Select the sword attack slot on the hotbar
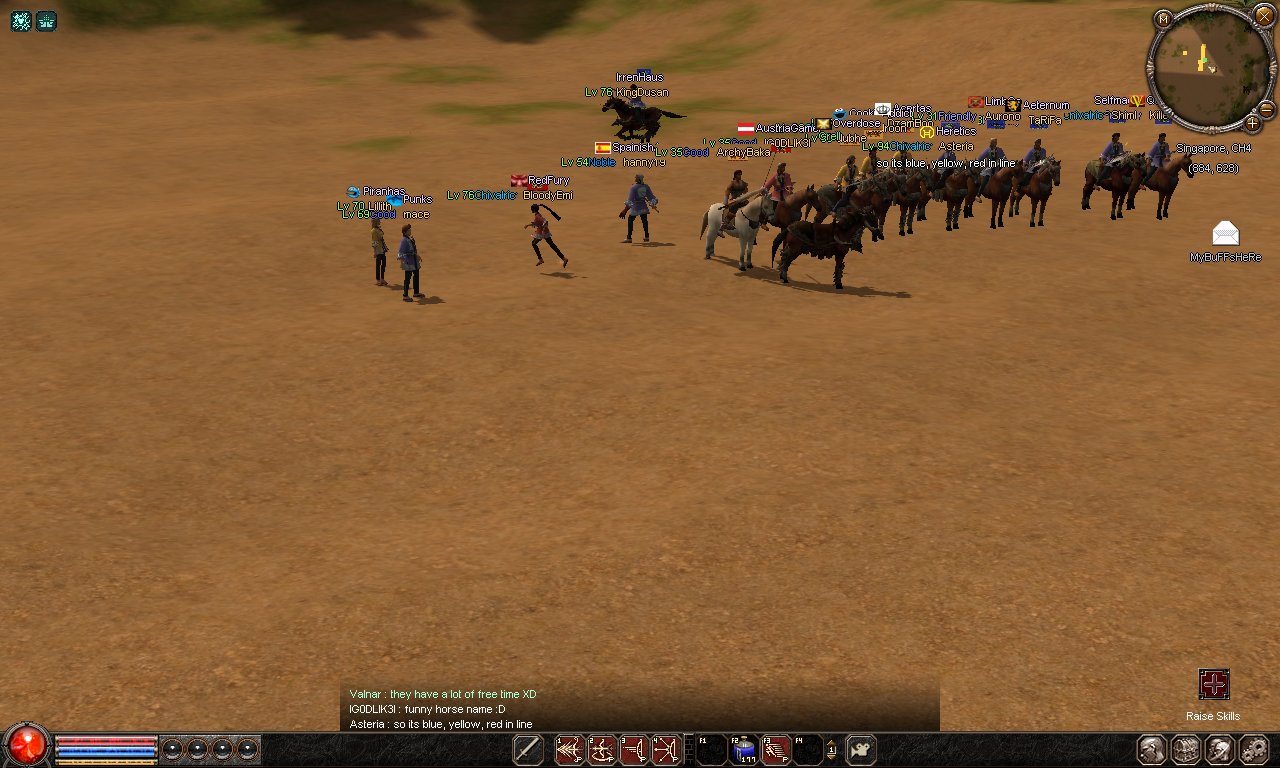Image resolution: width=1280 pixels, height=768 pixels. click(528, 749)
